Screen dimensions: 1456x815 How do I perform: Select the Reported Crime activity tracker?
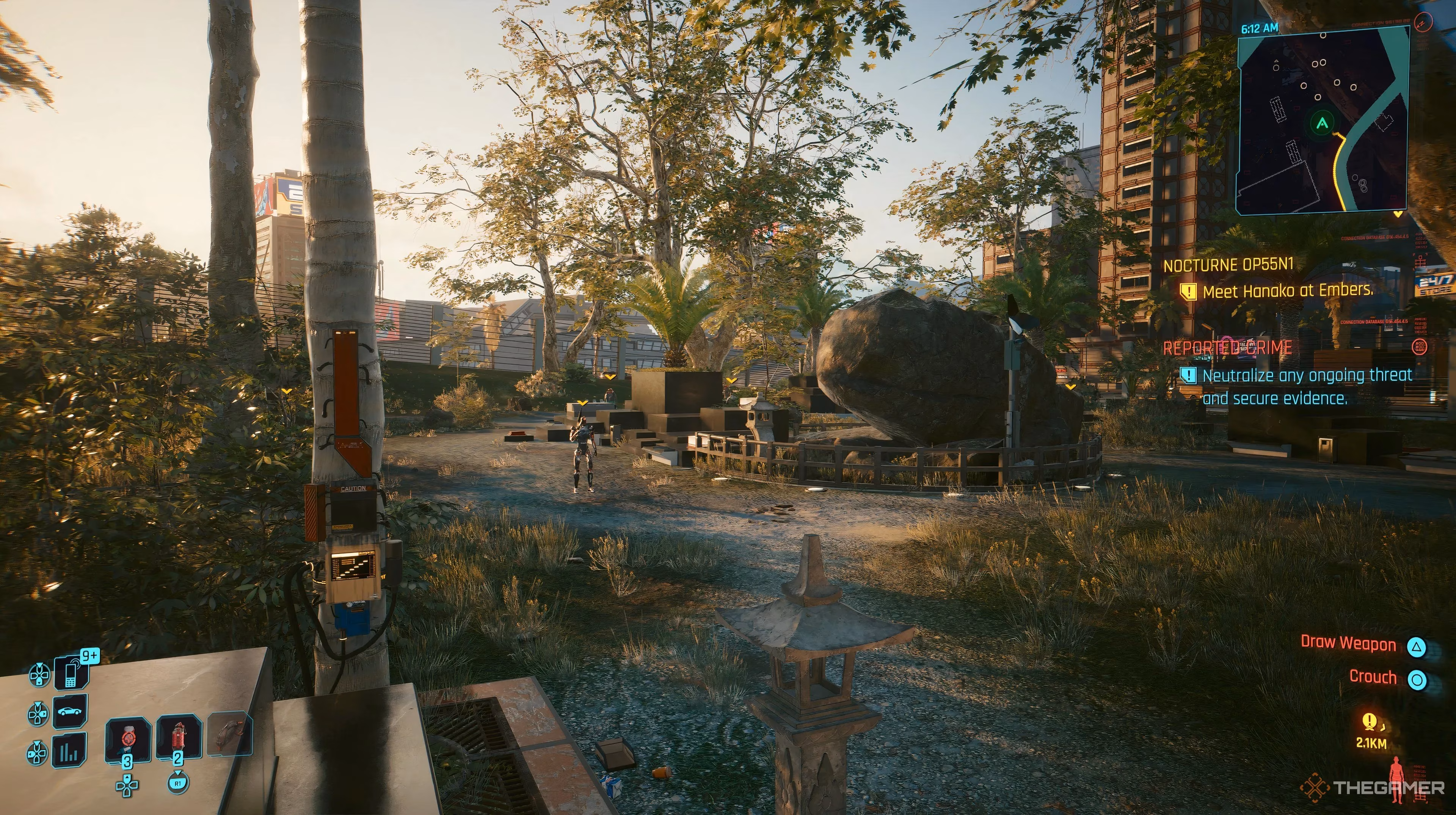[x=1227, y=348]
